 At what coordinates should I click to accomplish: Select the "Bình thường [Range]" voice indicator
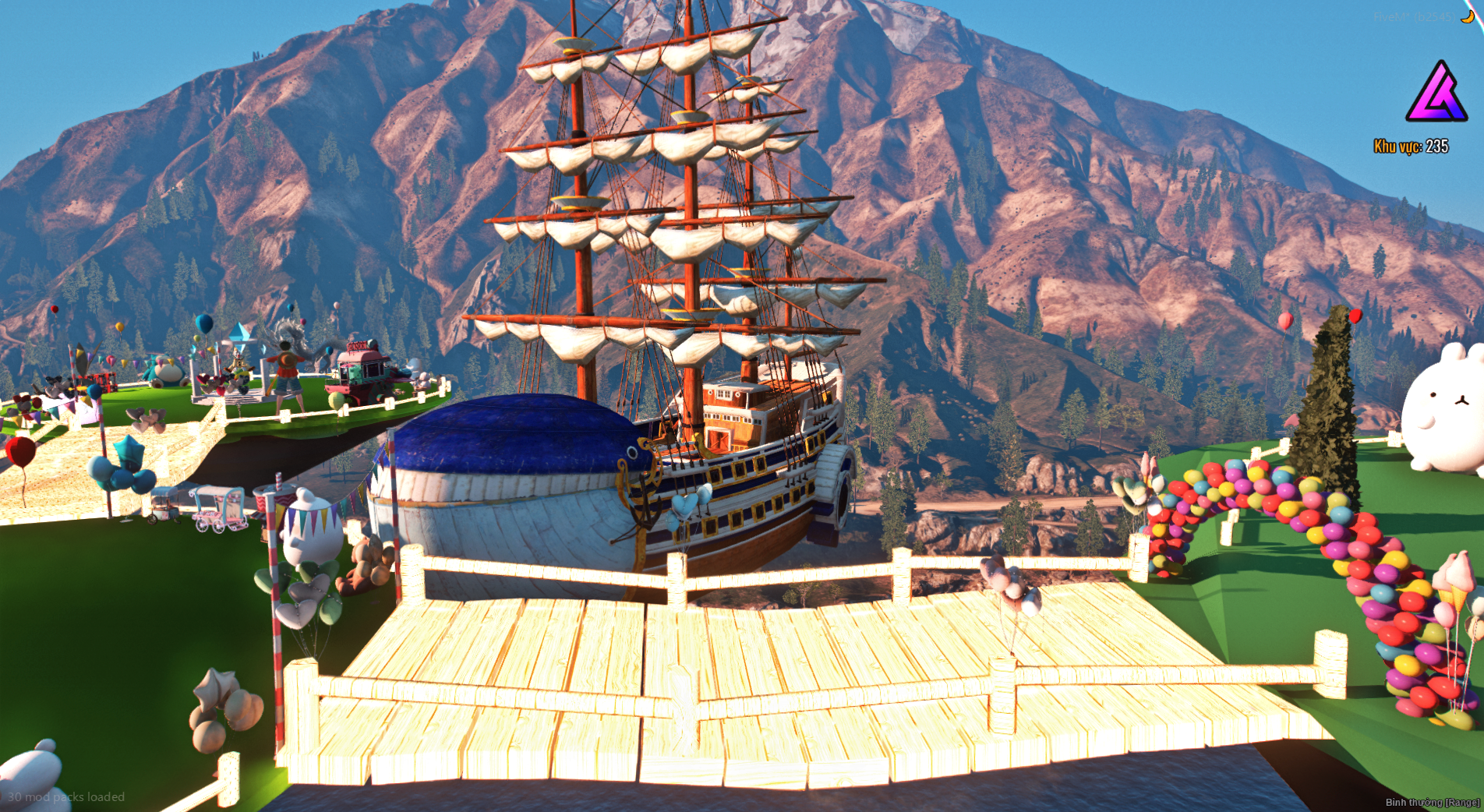pyautogui.click(x=1432, y=802)
